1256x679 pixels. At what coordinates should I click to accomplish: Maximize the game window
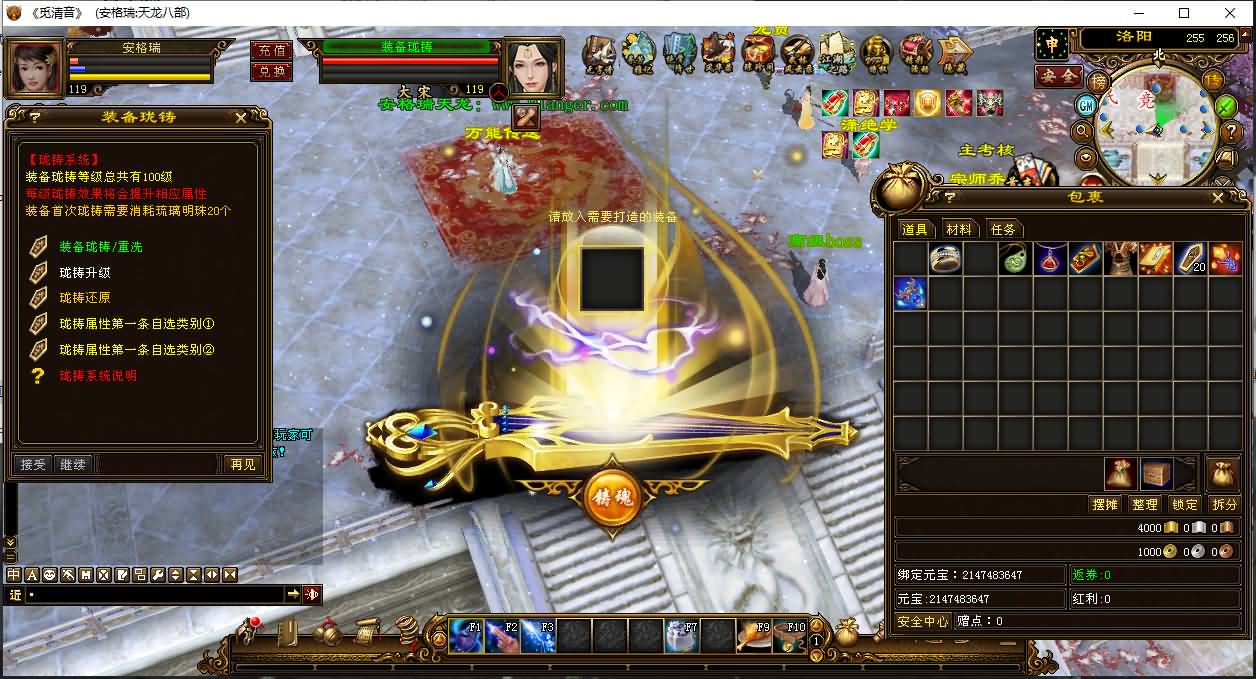(x=1184, y=13)
